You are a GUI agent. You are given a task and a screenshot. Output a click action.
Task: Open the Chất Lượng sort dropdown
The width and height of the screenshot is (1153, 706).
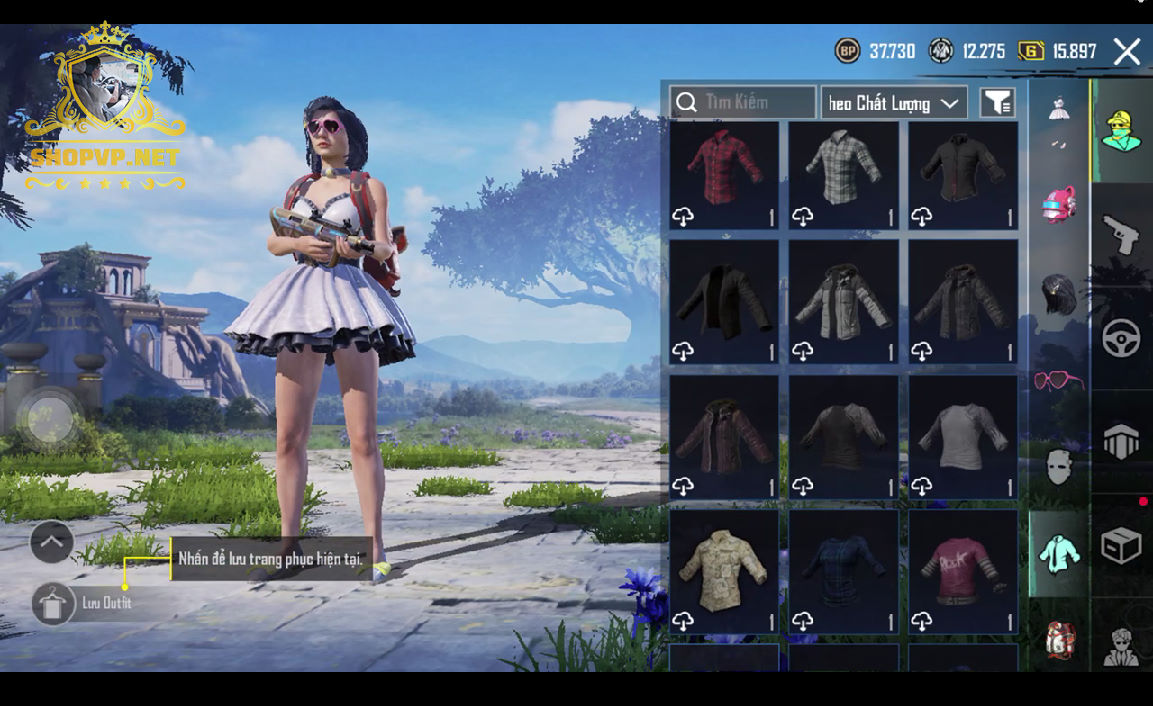[894, 103]
